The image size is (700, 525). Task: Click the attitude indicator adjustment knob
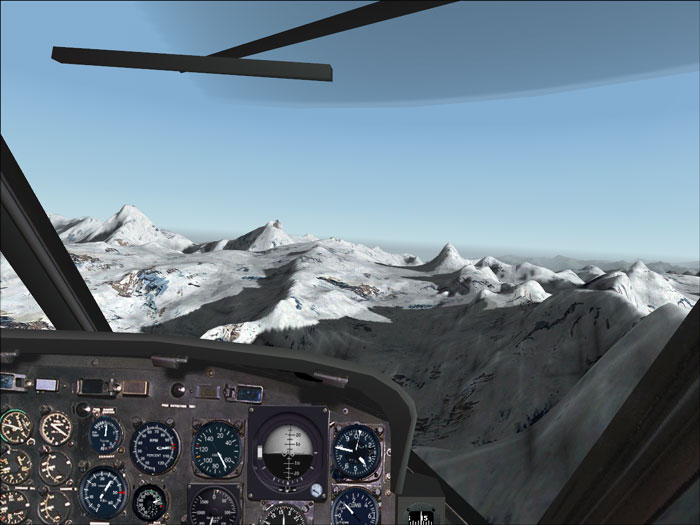(316, 491)
